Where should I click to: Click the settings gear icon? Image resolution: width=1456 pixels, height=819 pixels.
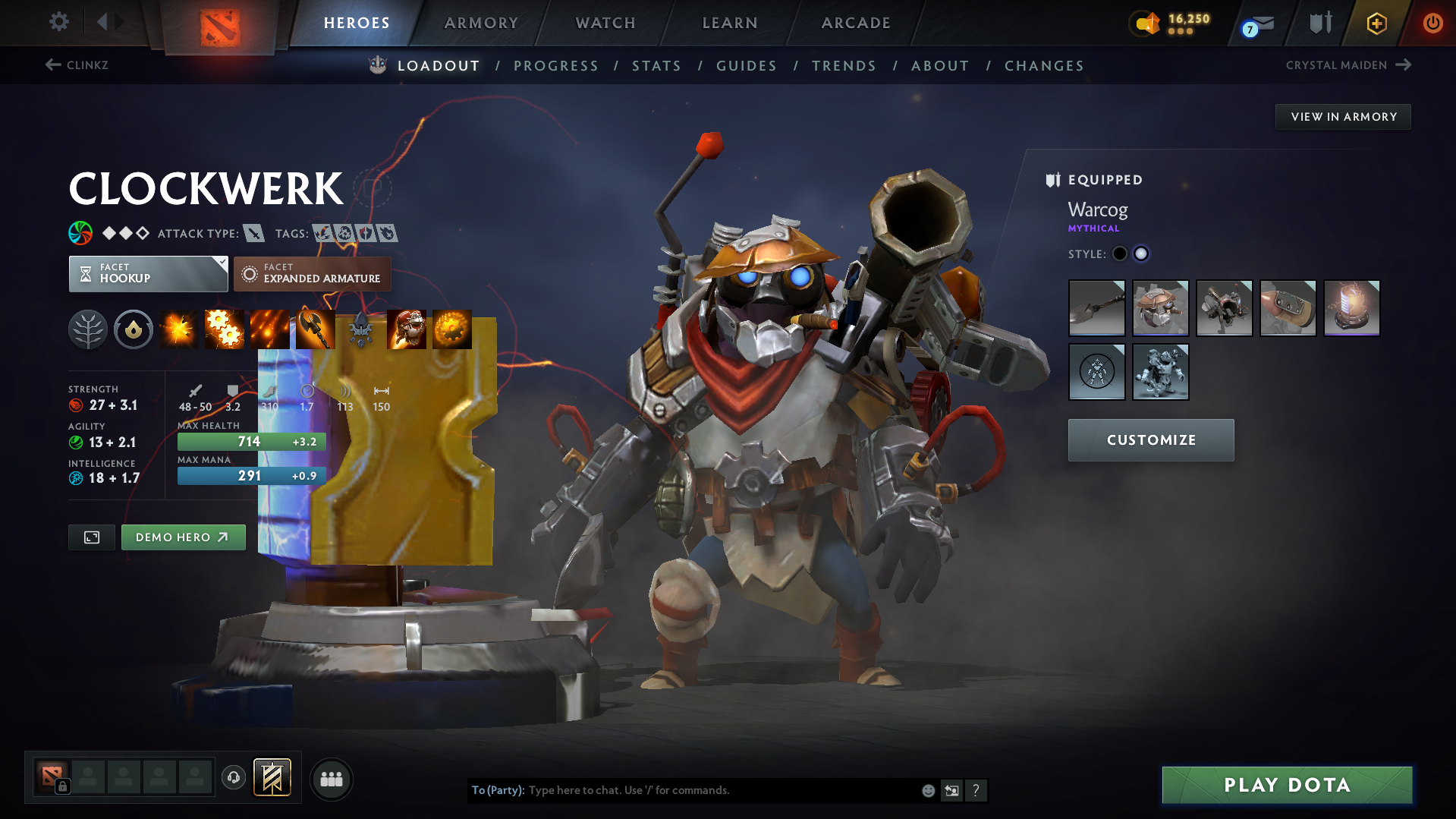click(58, 22)
